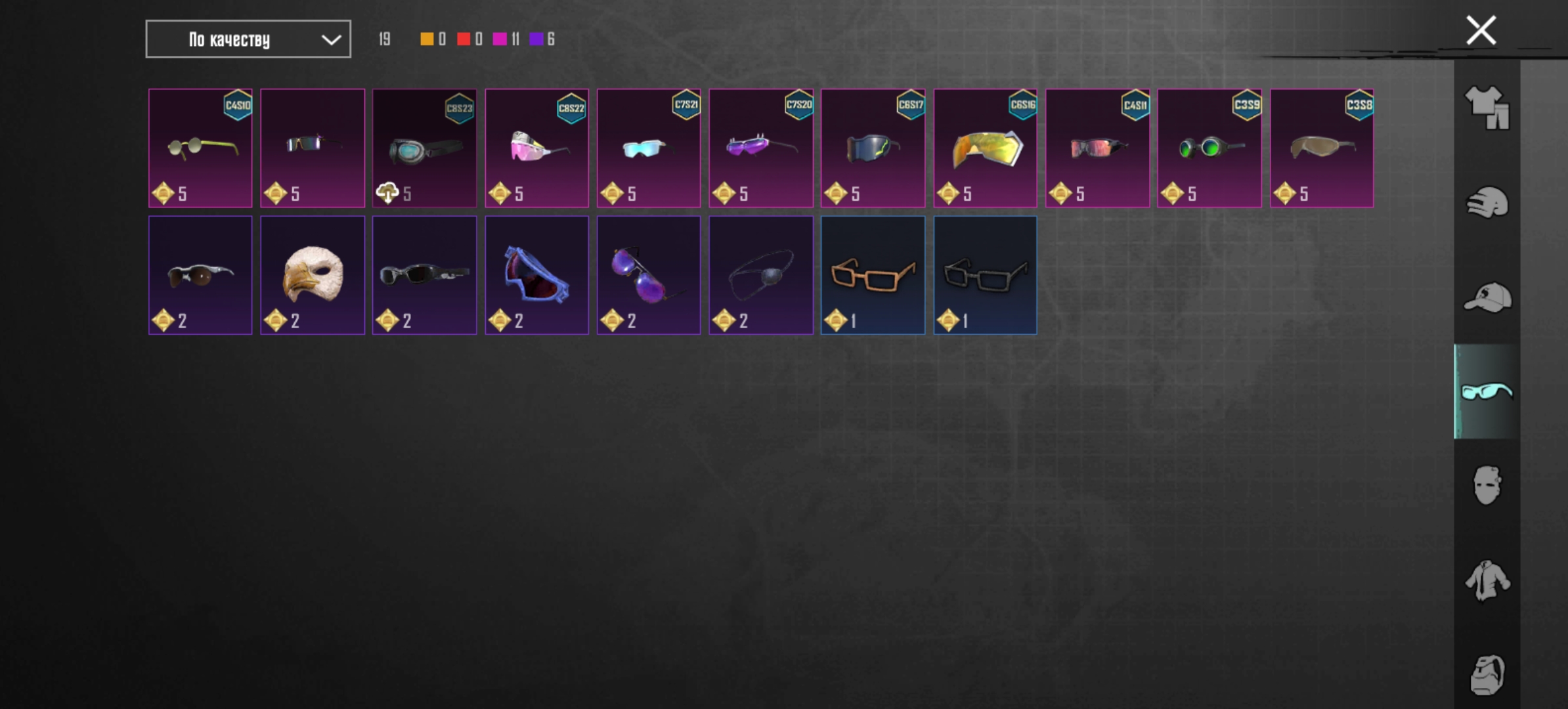Pick the orange square-frame glasses
1568x709 pixels.
873,275
